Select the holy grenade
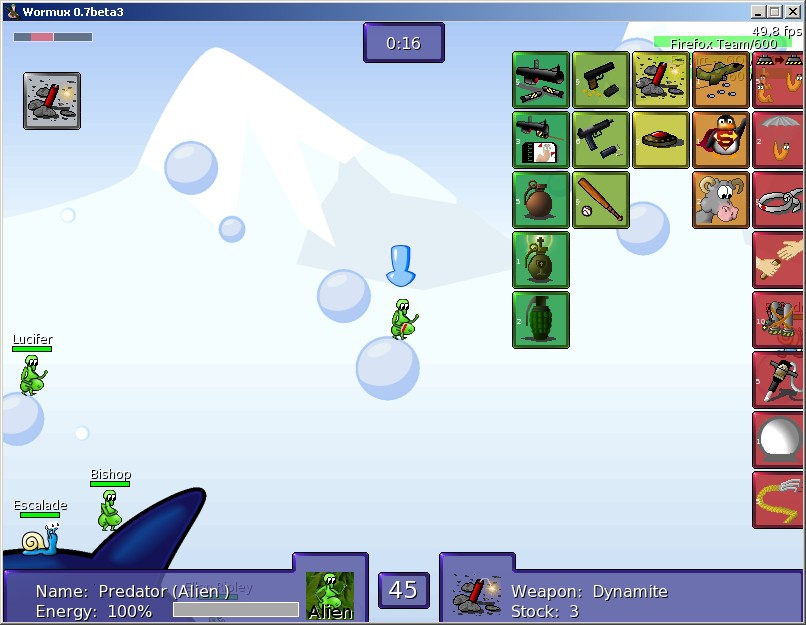The image size is (806, 625). tap(541, 260)
